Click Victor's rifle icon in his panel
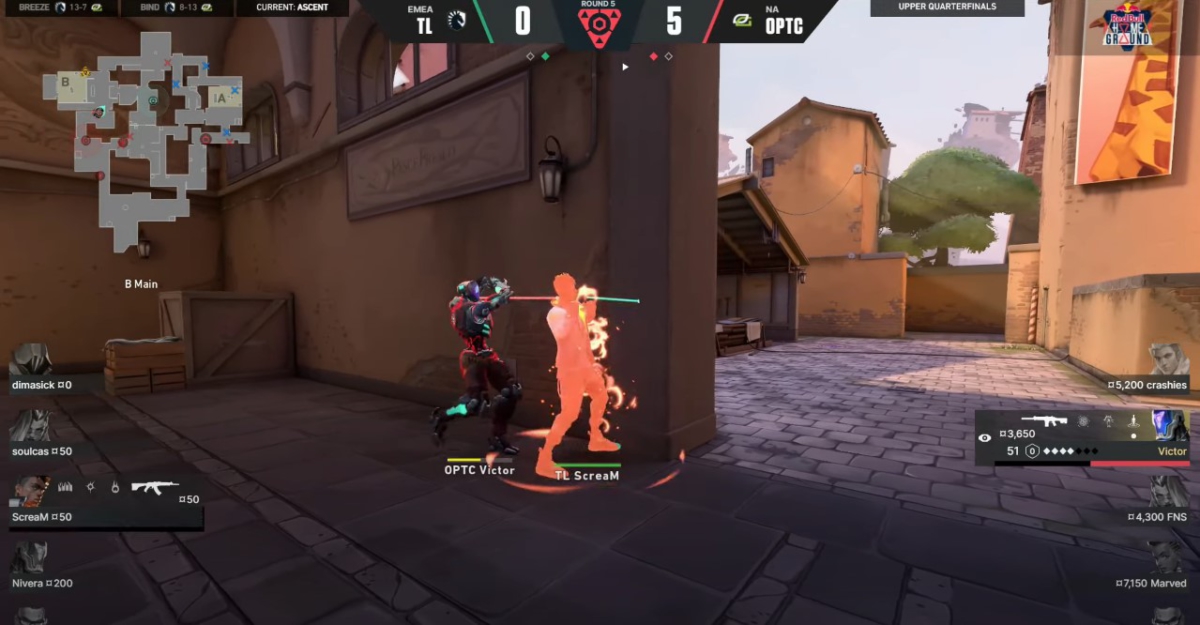 [x=1043, y=421]
